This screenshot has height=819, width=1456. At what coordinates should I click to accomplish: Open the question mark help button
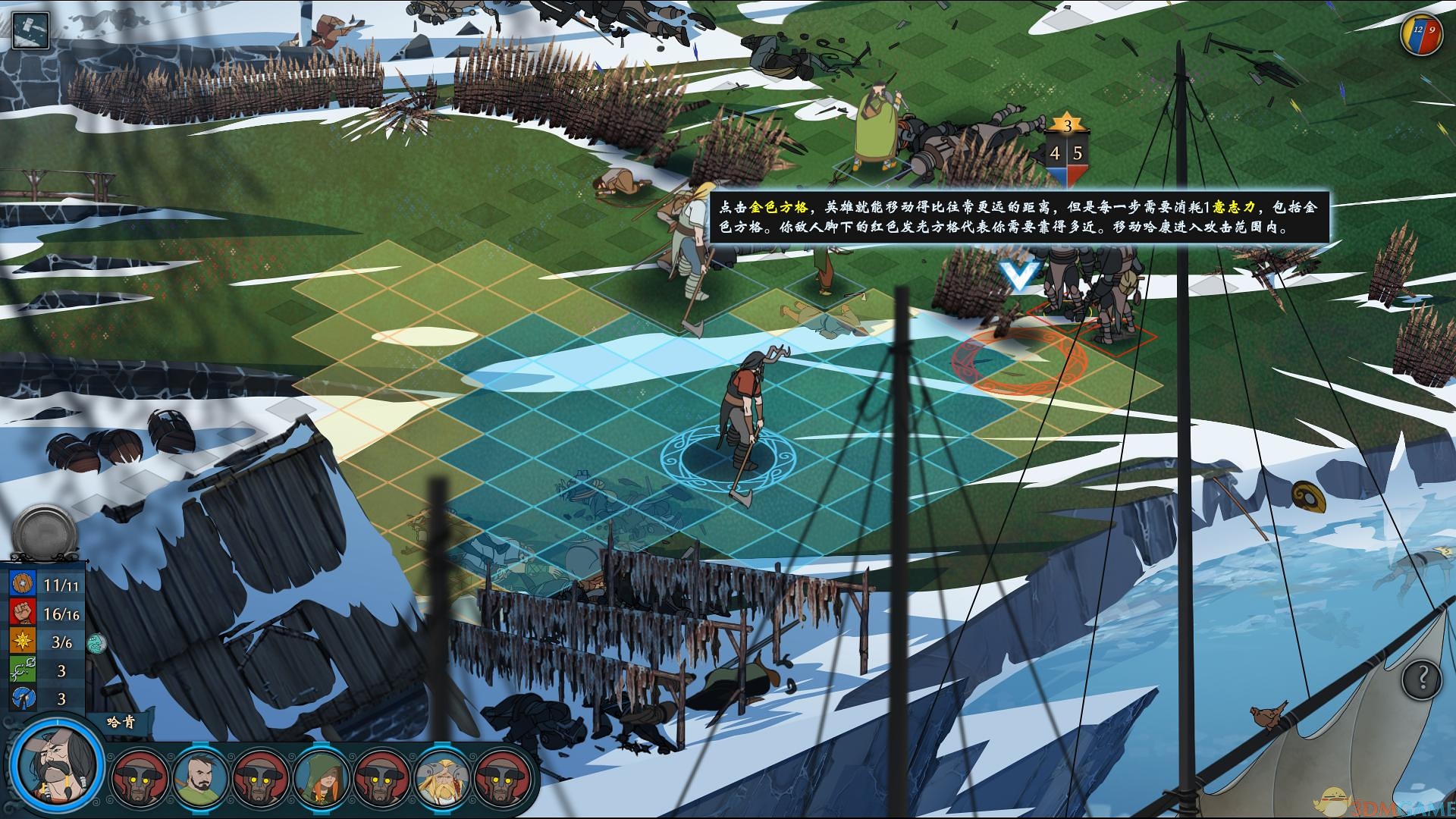1421,677
